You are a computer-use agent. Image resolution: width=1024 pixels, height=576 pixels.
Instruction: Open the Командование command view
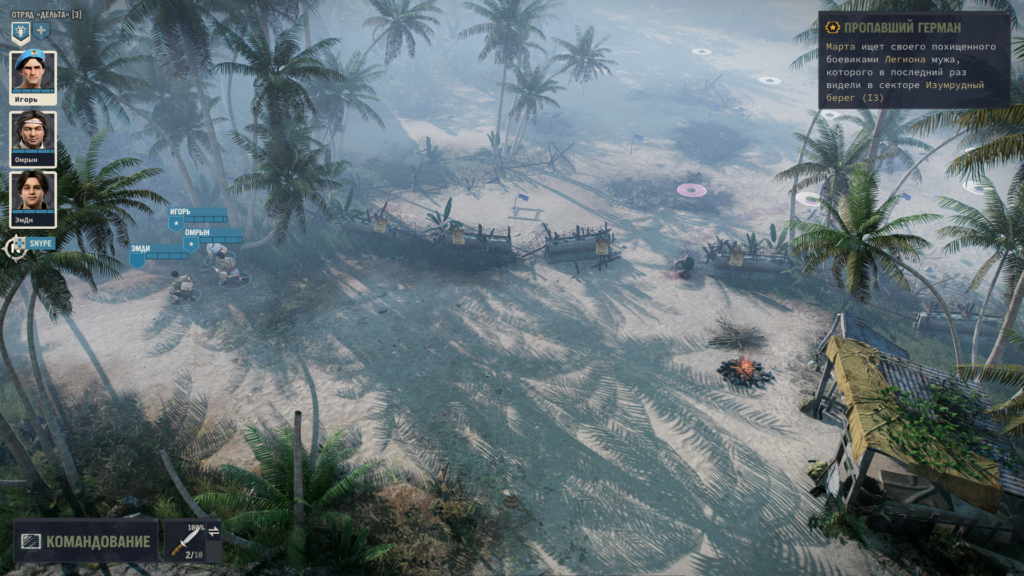pos(86,542)
